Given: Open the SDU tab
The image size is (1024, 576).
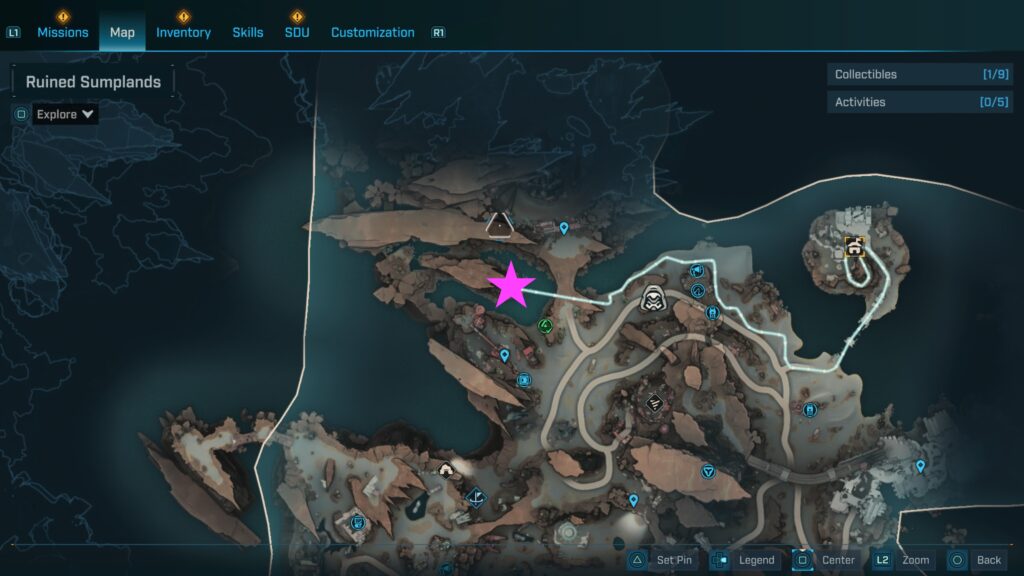Looking at the screenshot, I should 297,32.
